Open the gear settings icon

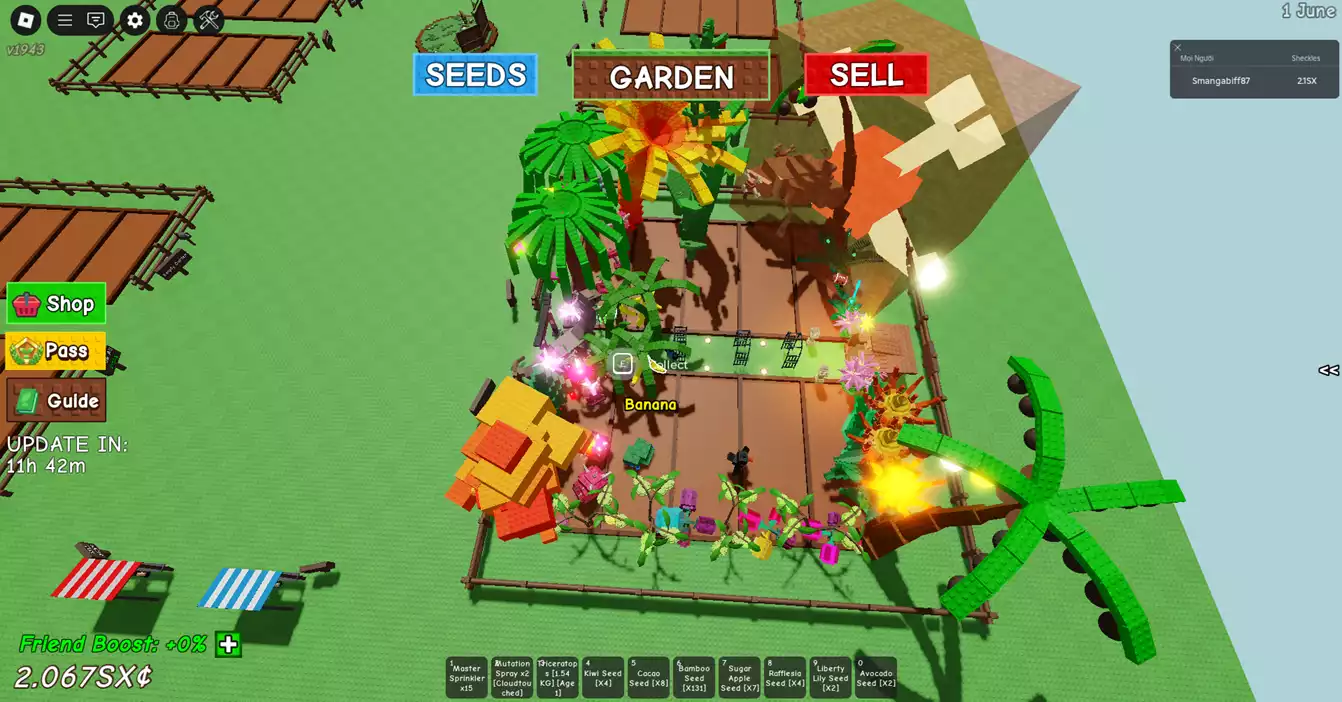pos(135,20)
